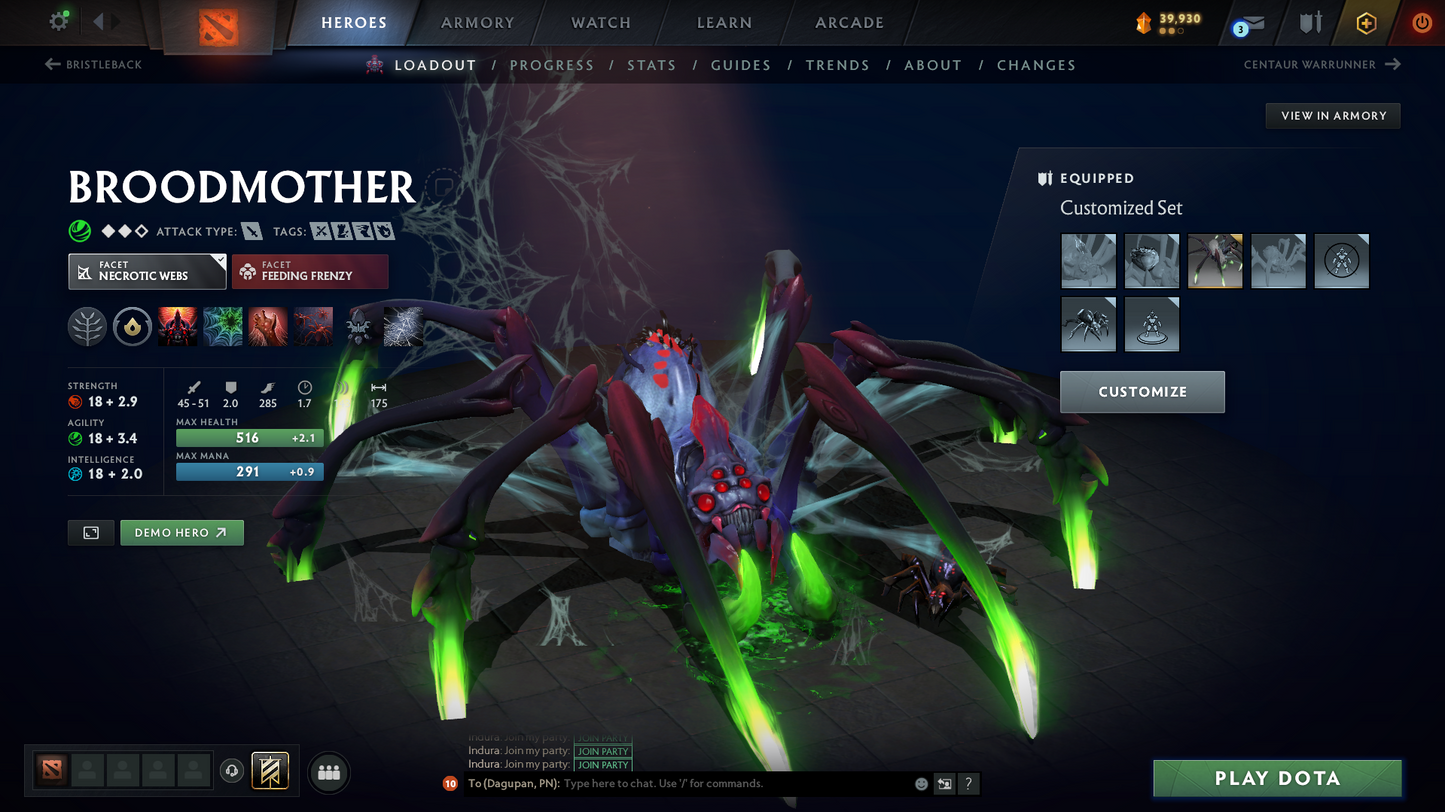Screen dimensions: 1445x812
Task: Choose the Necrotic Webs facet
Action: pyautogui.click(x=147, y=271)
